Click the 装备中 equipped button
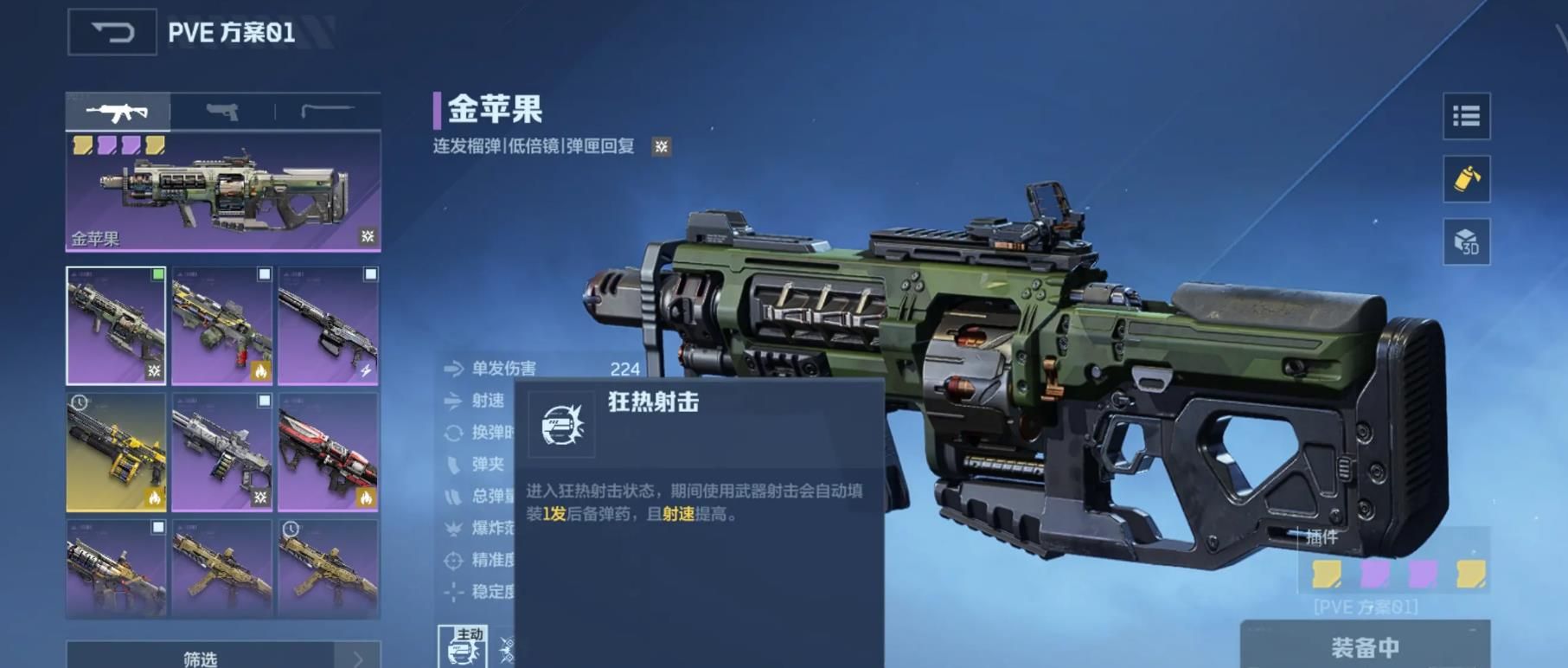The width and height of the screenshot is (1568, 668). coord(1365,646)
